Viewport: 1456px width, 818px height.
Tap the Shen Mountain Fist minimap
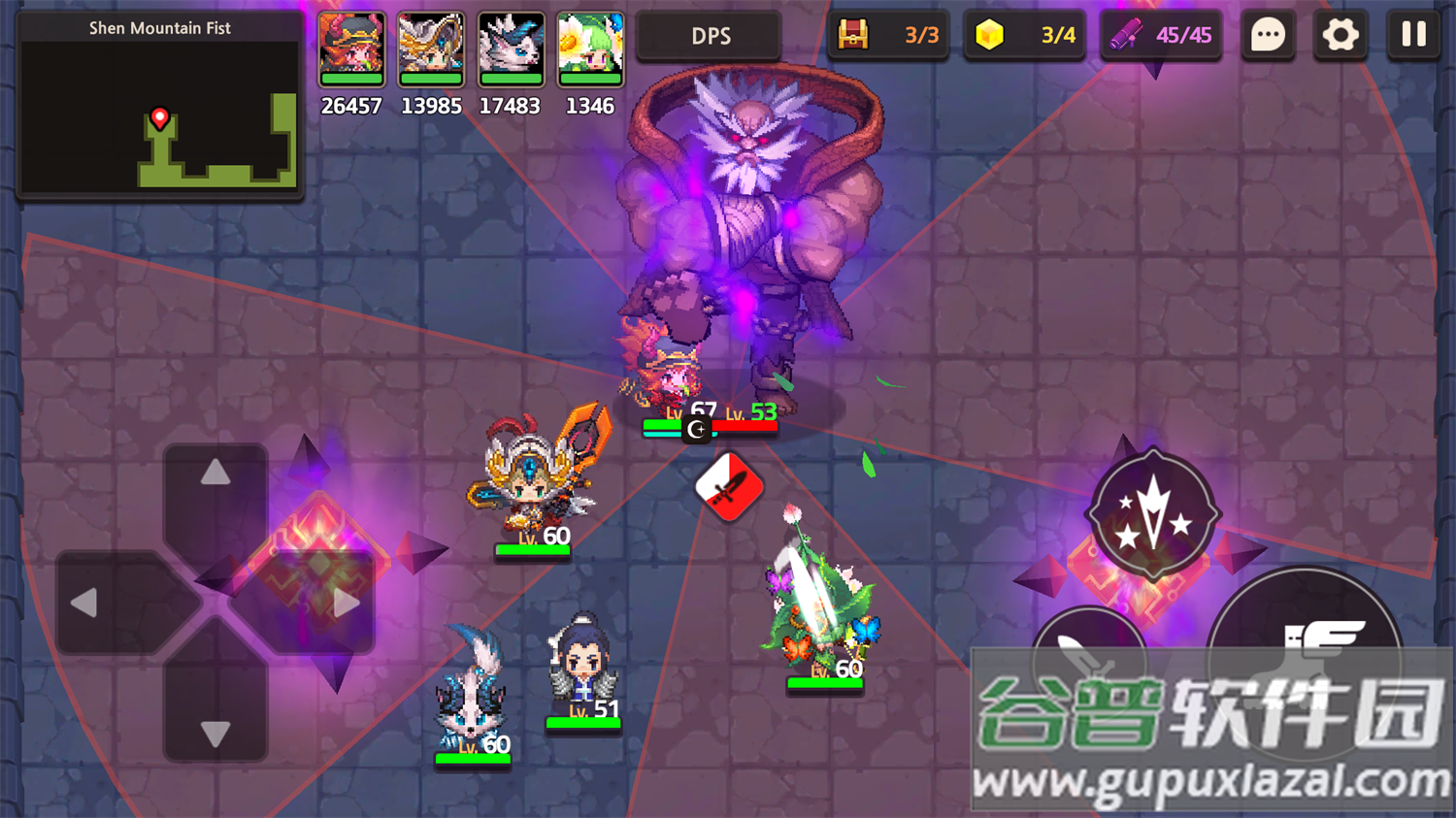point(159,107)
